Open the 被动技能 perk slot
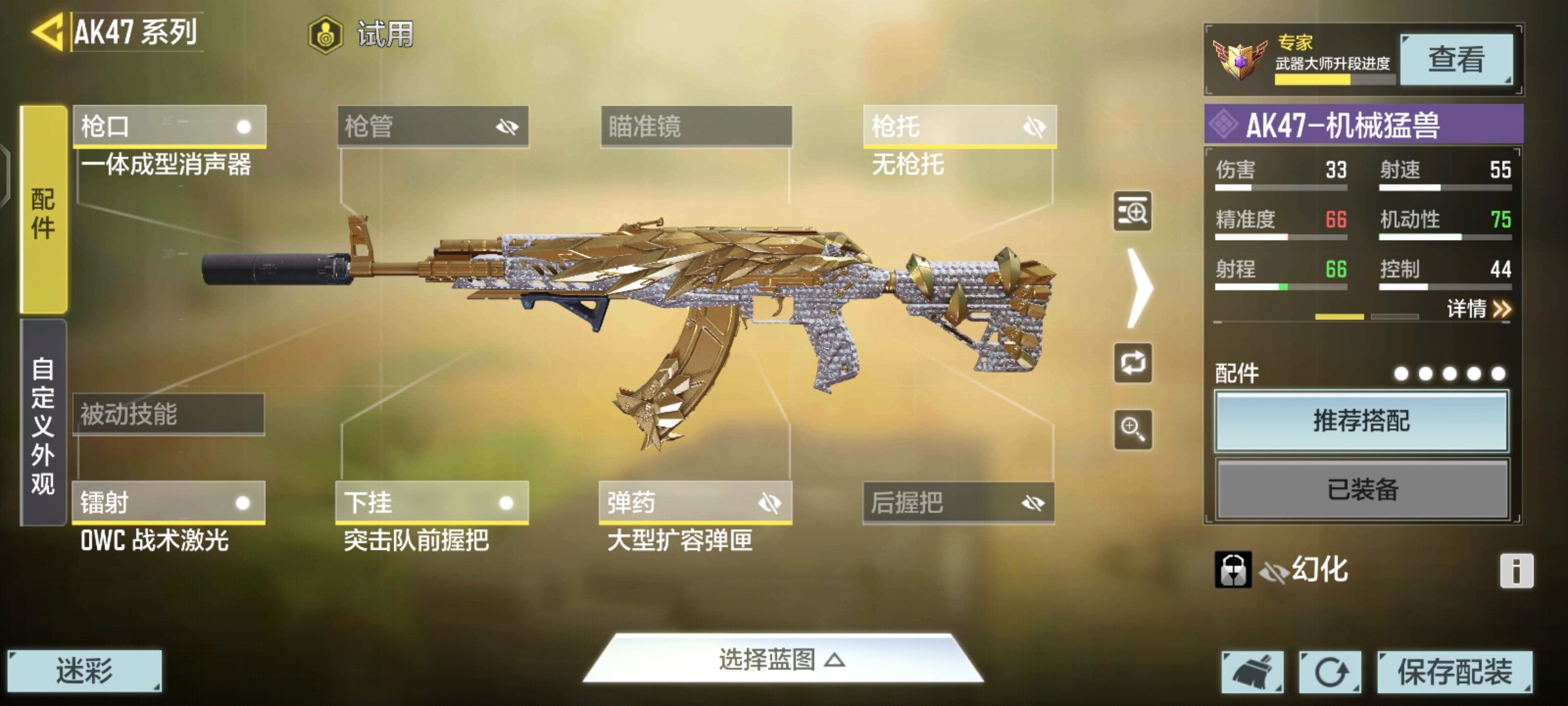The width and height of the screenshot is (1568, 706). (x=168, y=414)
